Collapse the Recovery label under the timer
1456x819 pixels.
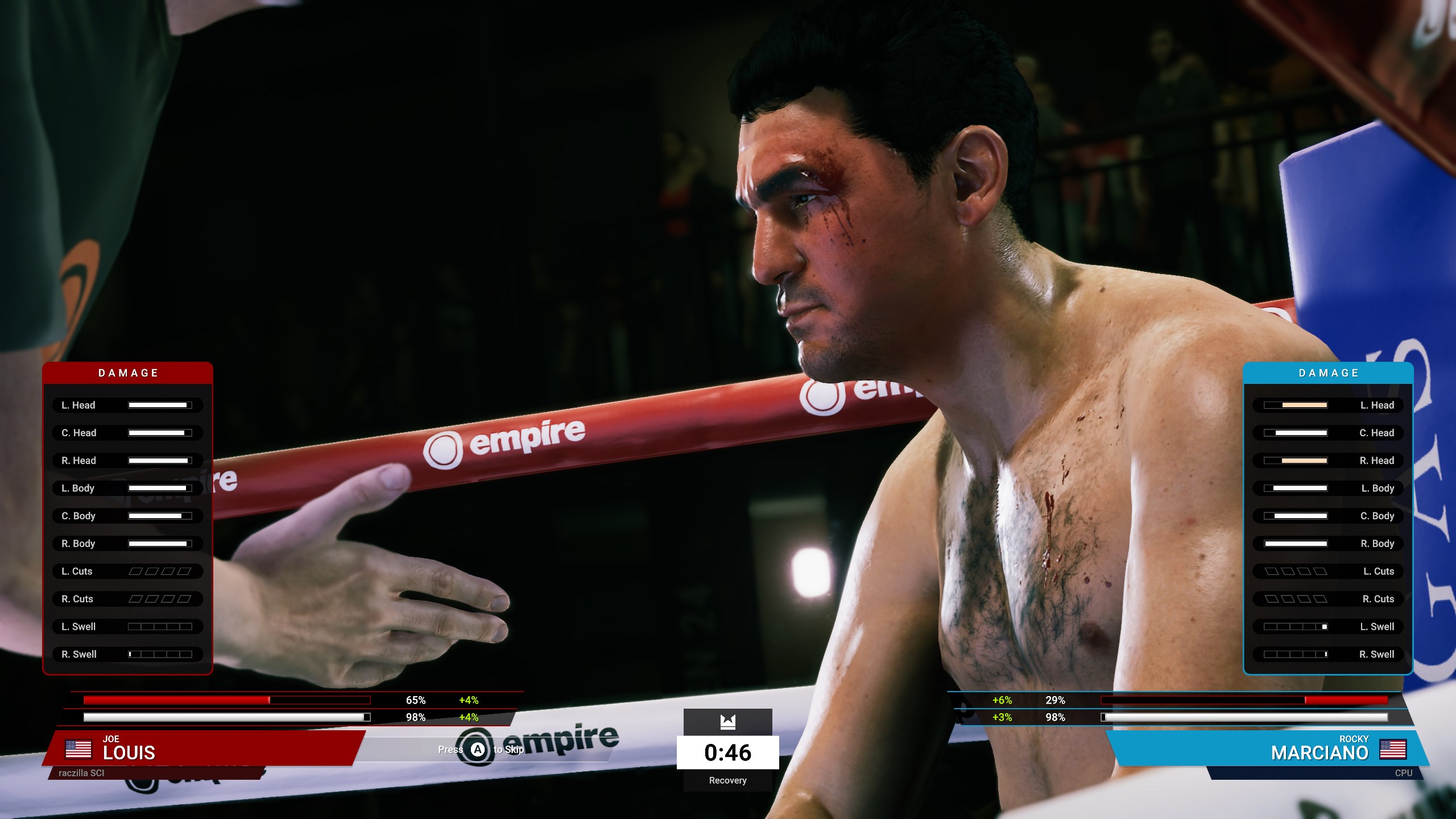728,780
